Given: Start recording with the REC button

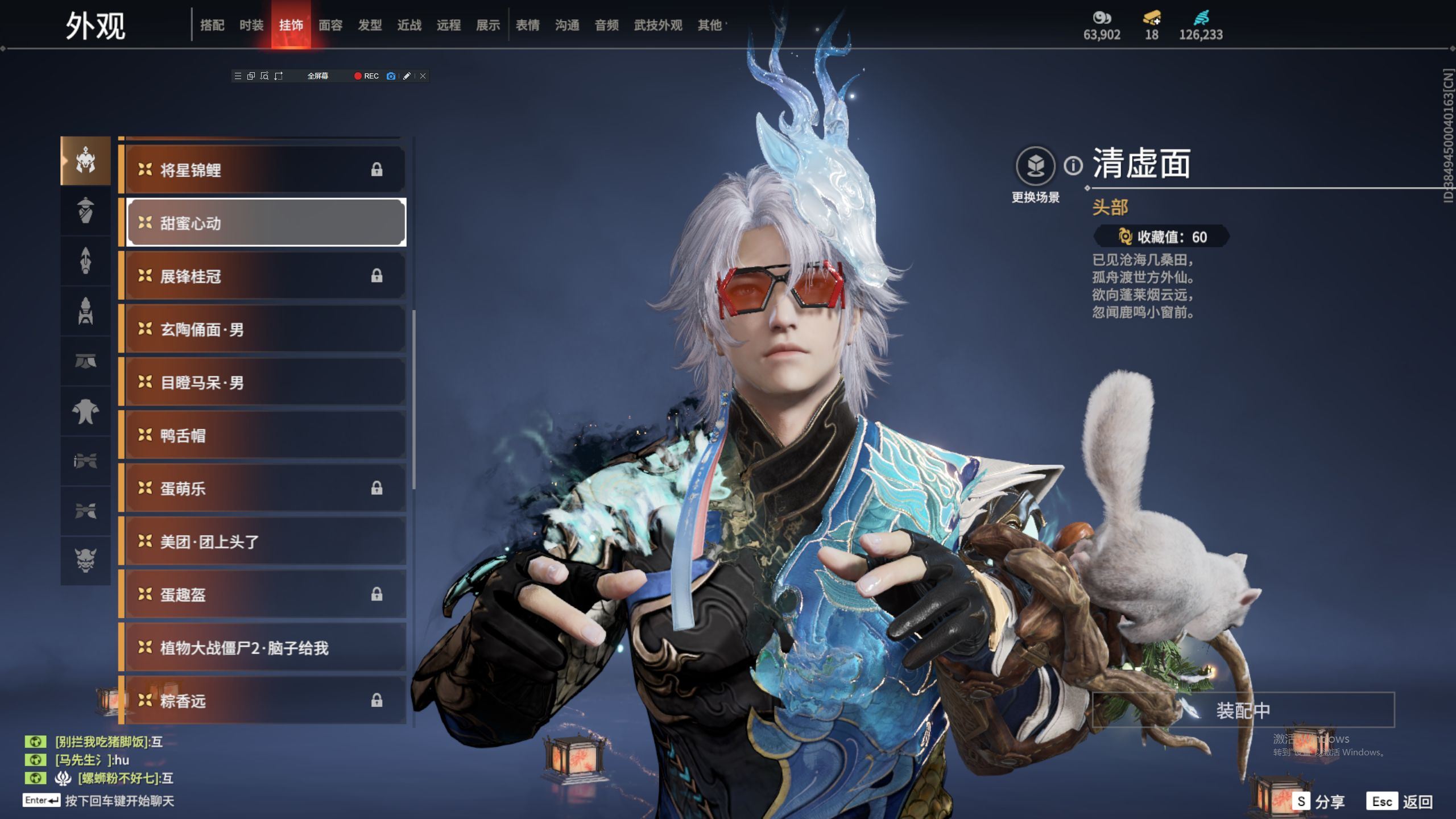Looking at the screenshot, I should point(366,76).
